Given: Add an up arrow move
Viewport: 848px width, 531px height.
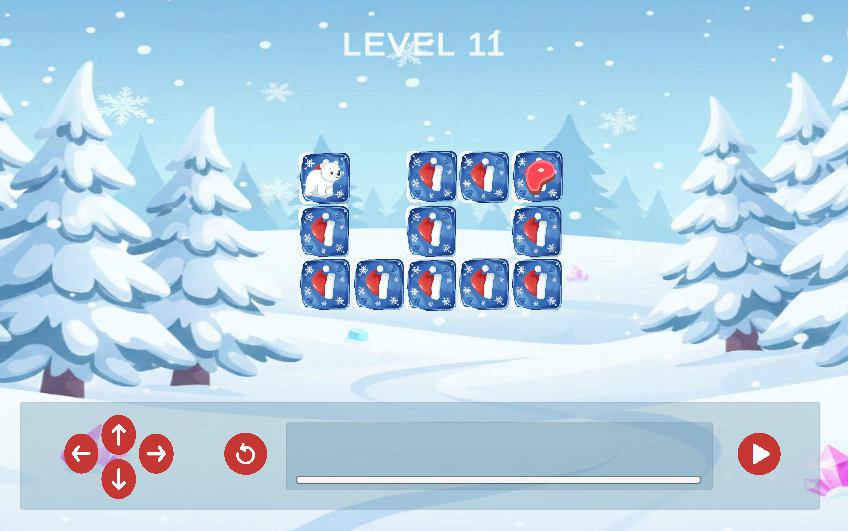Looking at the screenshot, I should 118,435.
